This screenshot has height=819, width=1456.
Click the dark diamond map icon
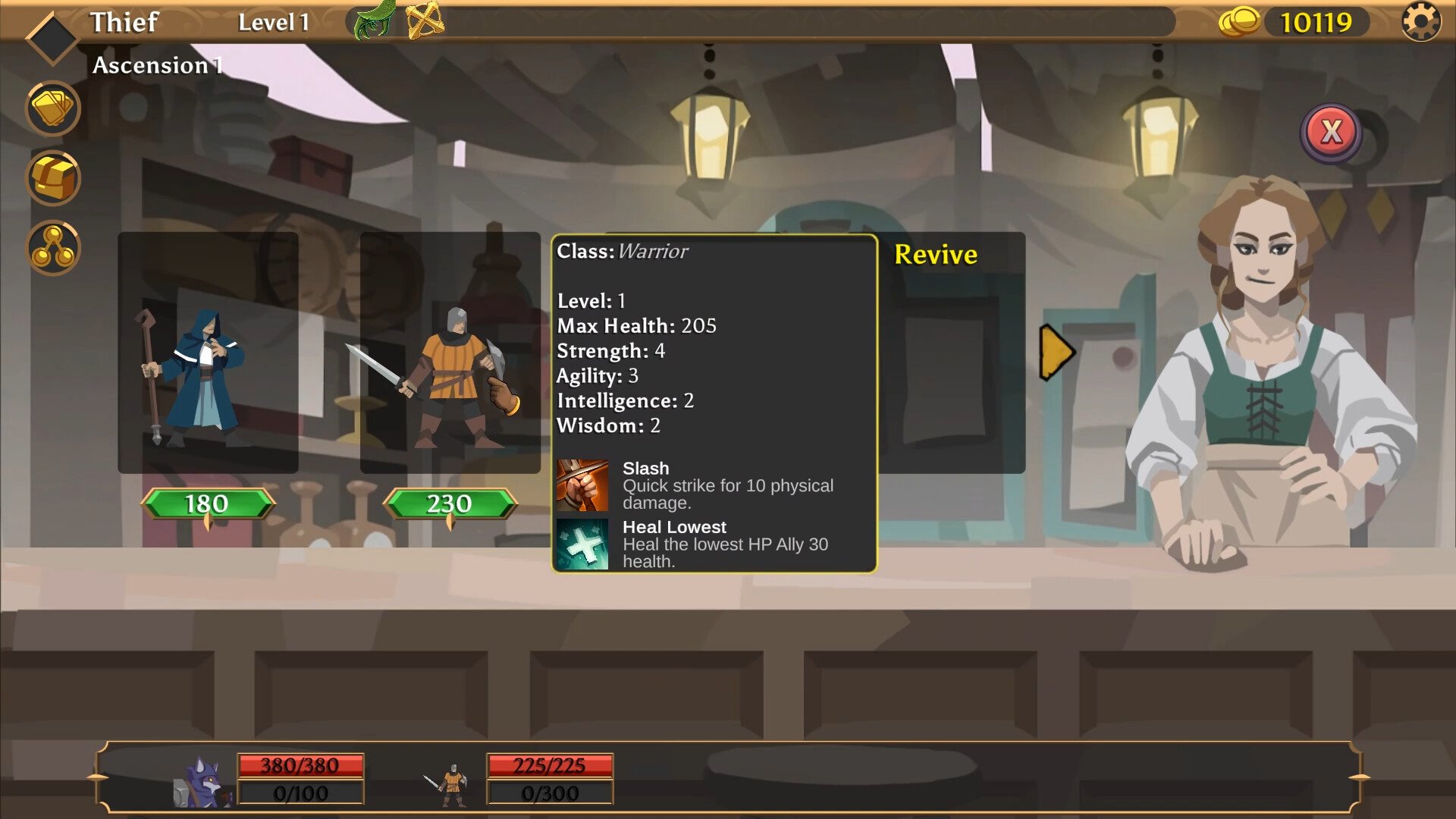coord(52,36)
